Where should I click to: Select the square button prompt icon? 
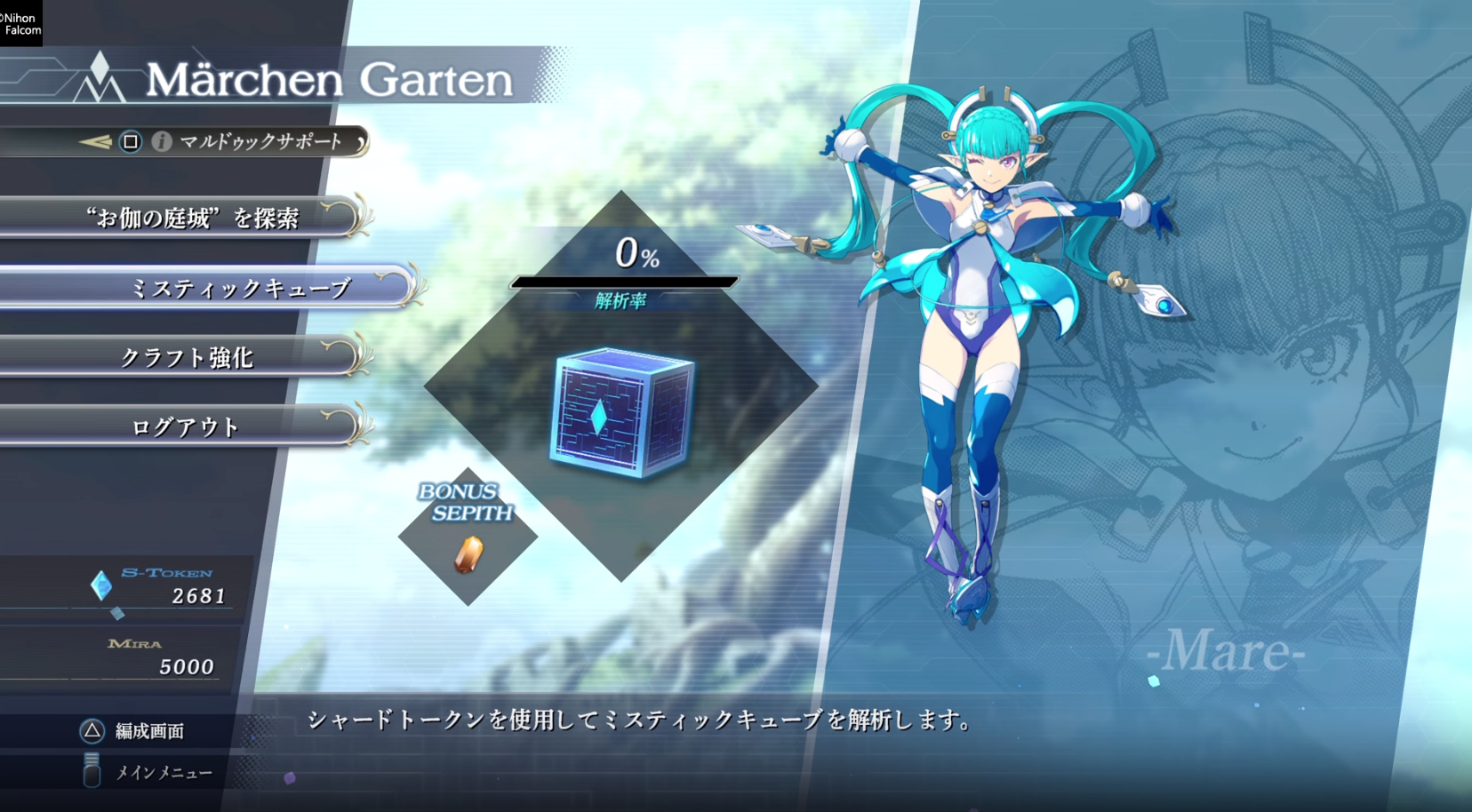point(129,142)
